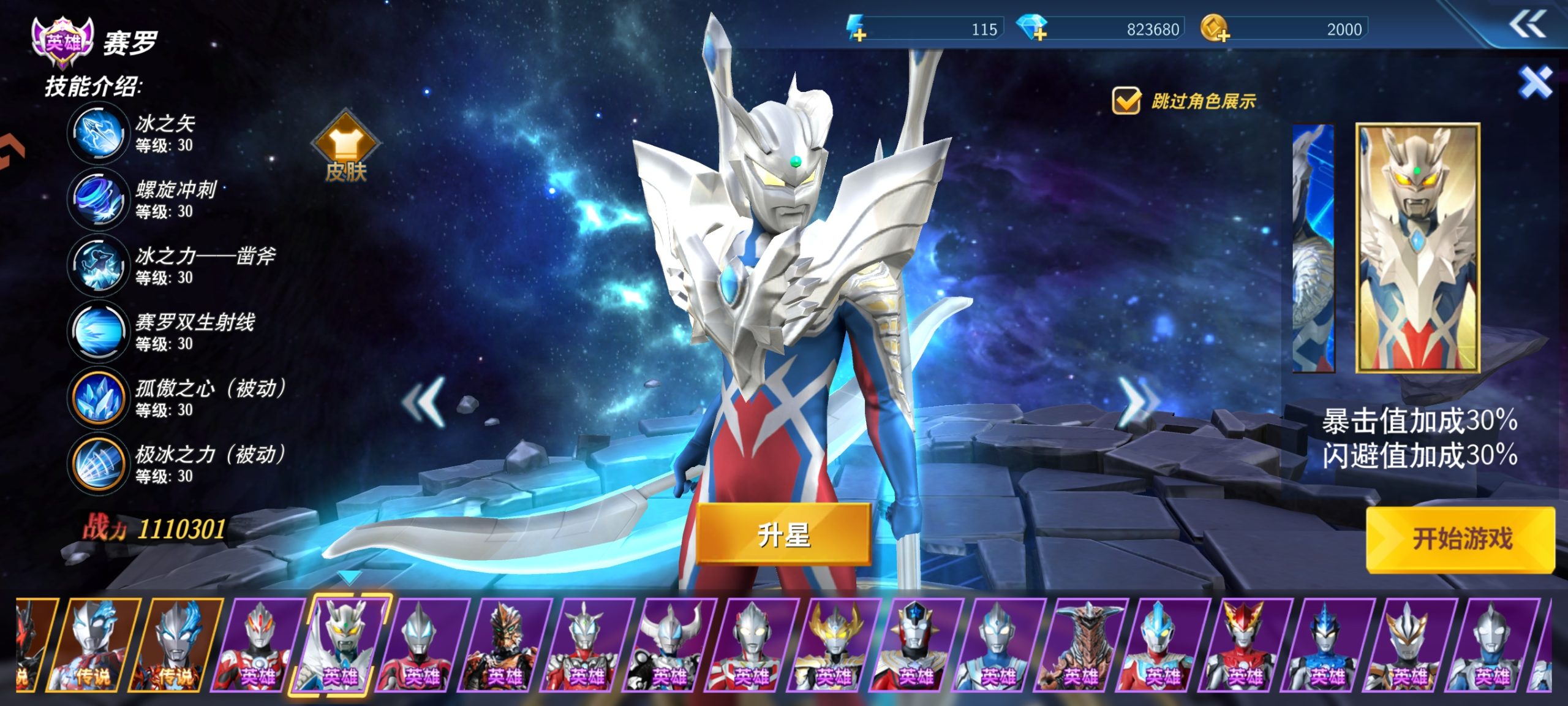The width and height of the screenshot is (1568, 706).
Task: Close the panel with the X button
Action: [x=1535, y=82]
